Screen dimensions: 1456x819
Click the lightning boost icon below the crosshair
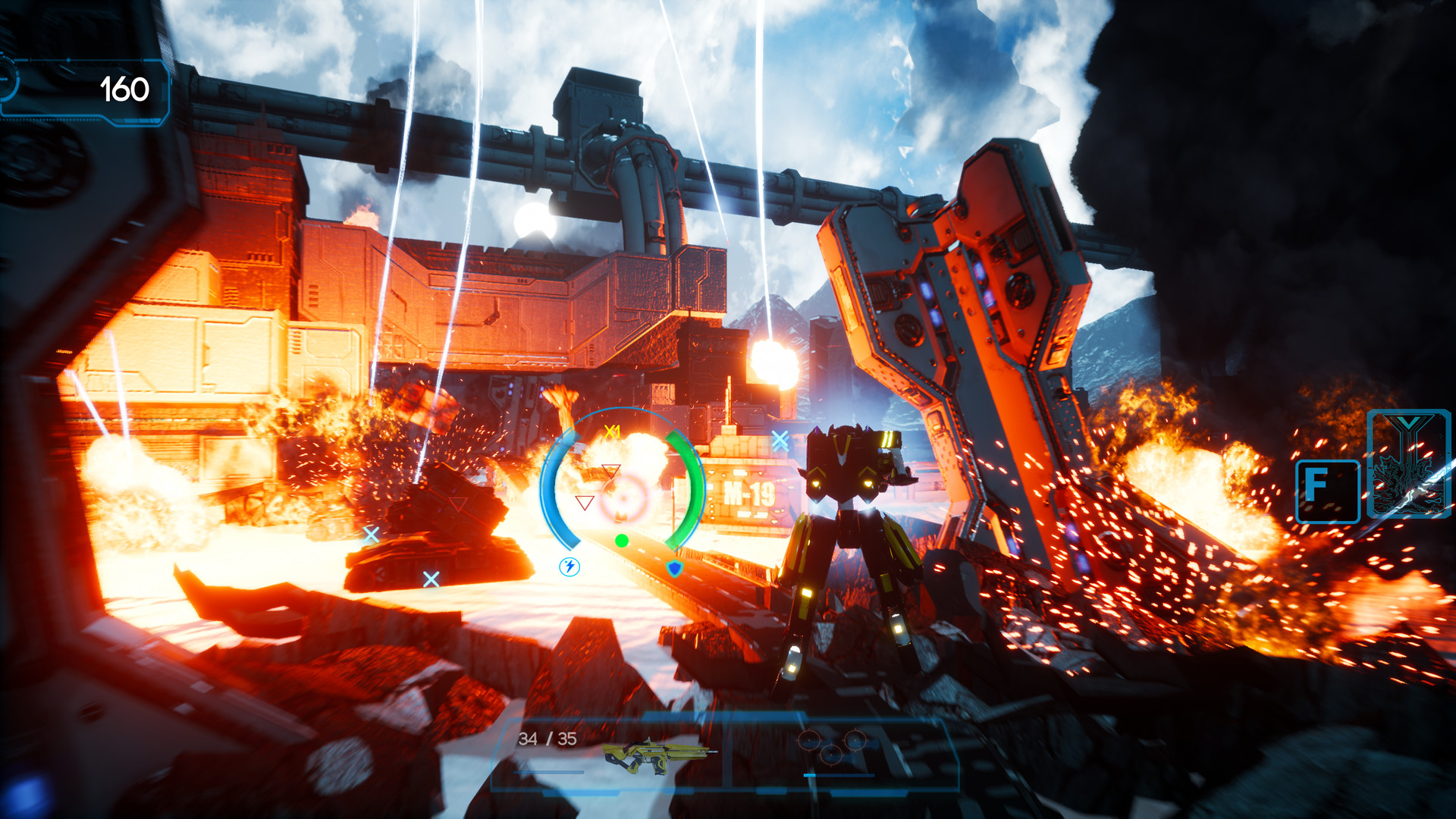click(x=570, y=569)
